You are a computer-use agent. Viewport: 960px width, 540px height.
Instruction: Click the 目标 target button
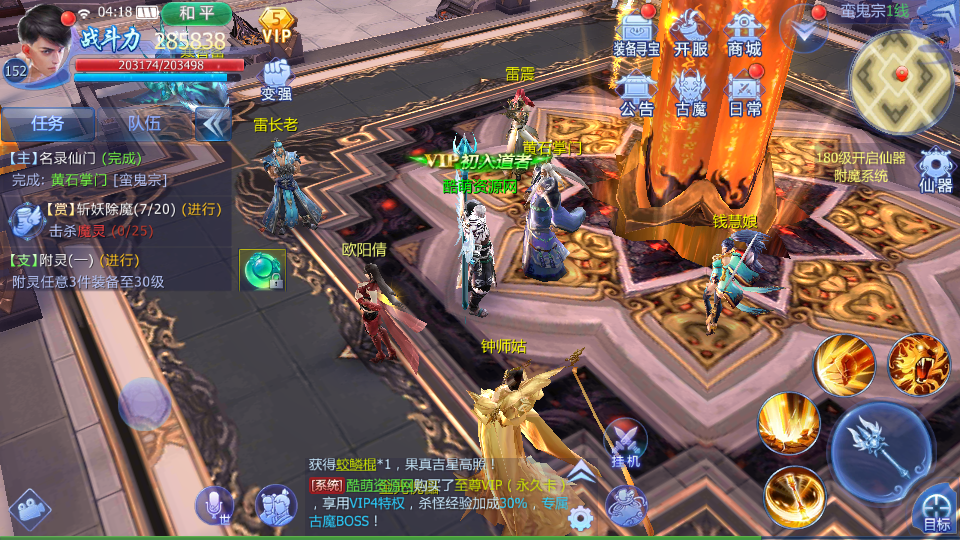(936, 510)
